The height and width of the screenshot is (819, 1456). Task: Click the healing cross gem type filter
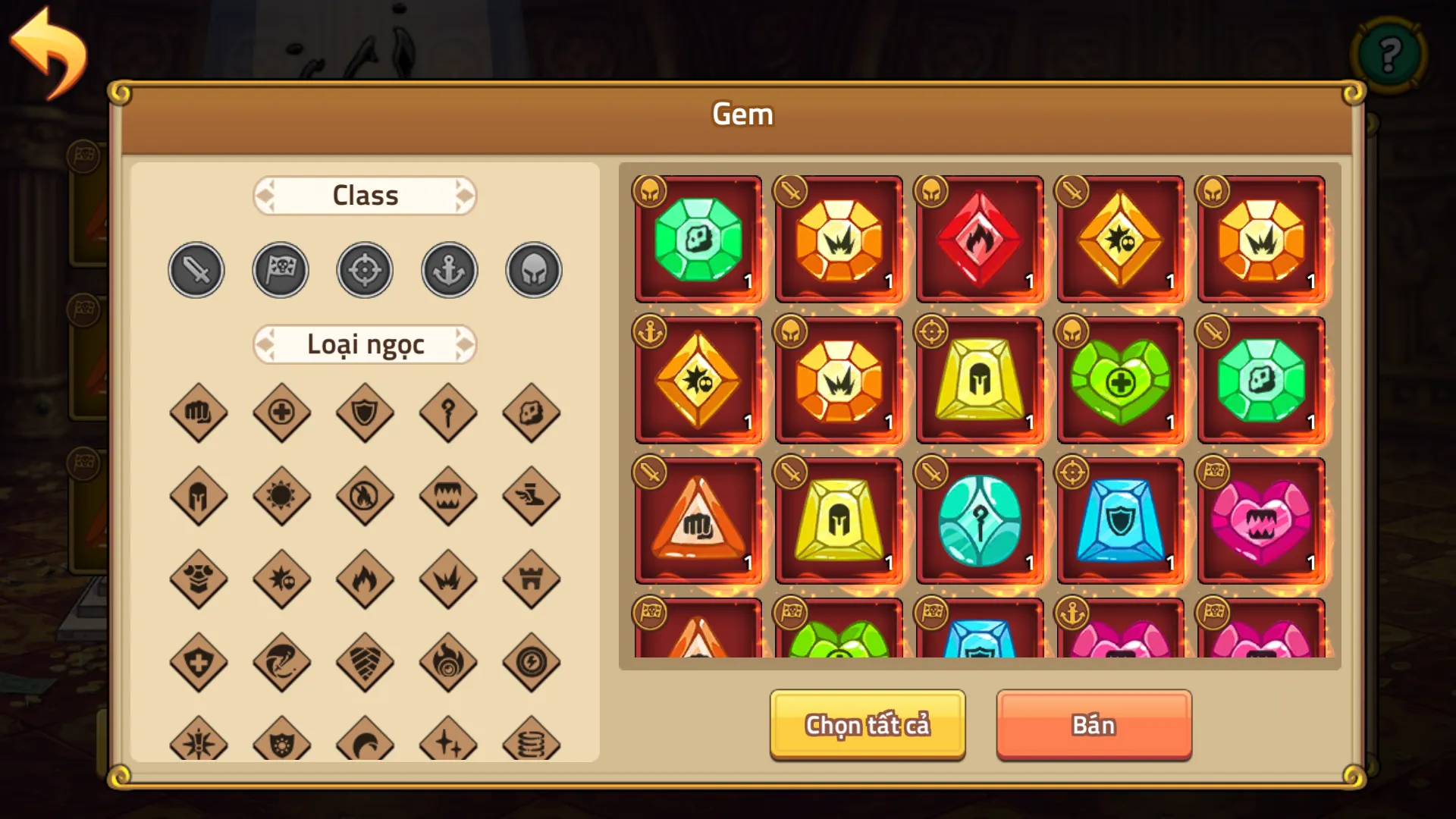tap(282, 413)
